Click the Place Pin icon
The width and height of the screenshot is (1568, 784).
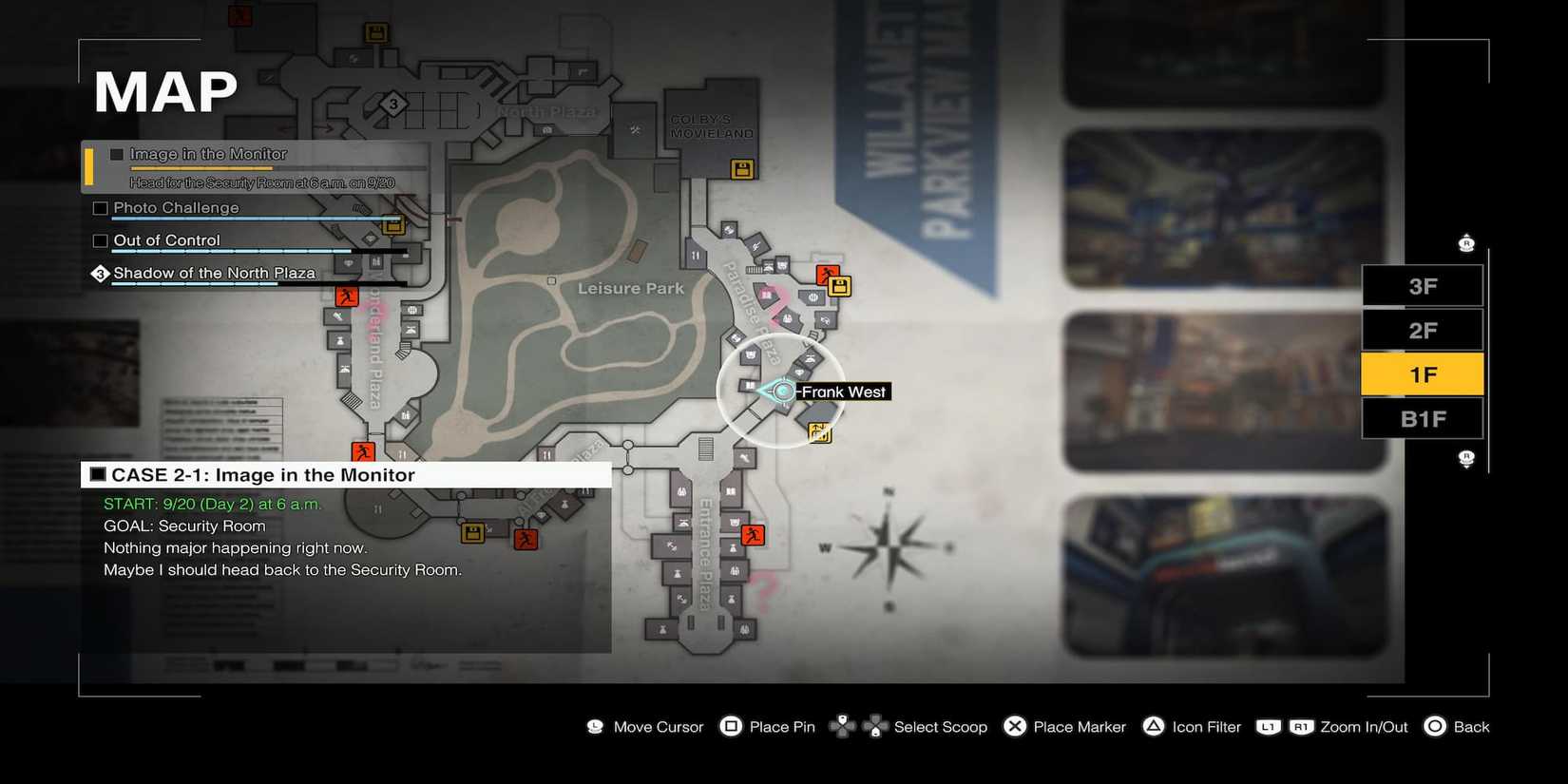tap(731, 726)
